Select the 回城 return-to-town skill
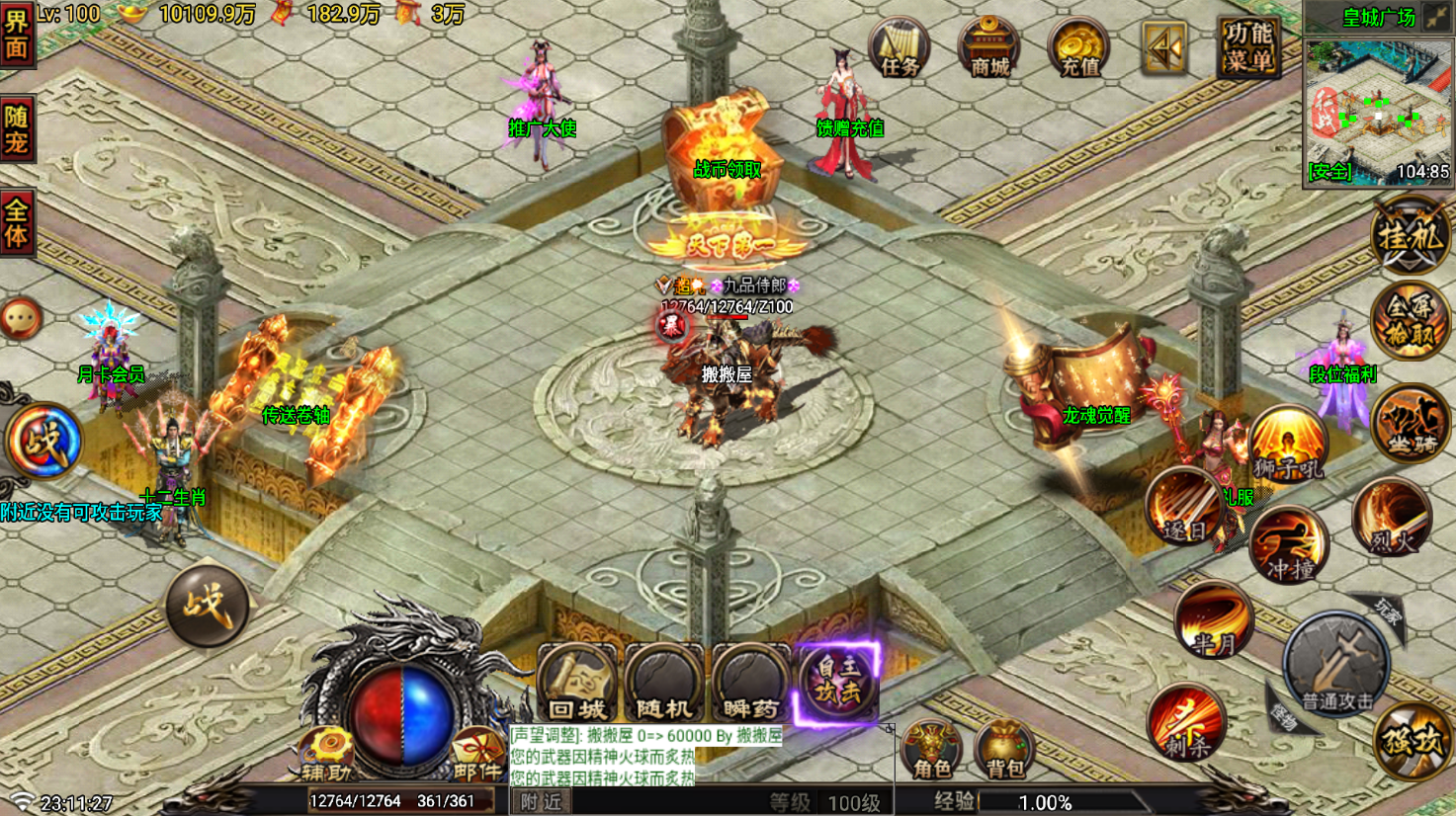The image size is (1456, 816). point(577,684)
